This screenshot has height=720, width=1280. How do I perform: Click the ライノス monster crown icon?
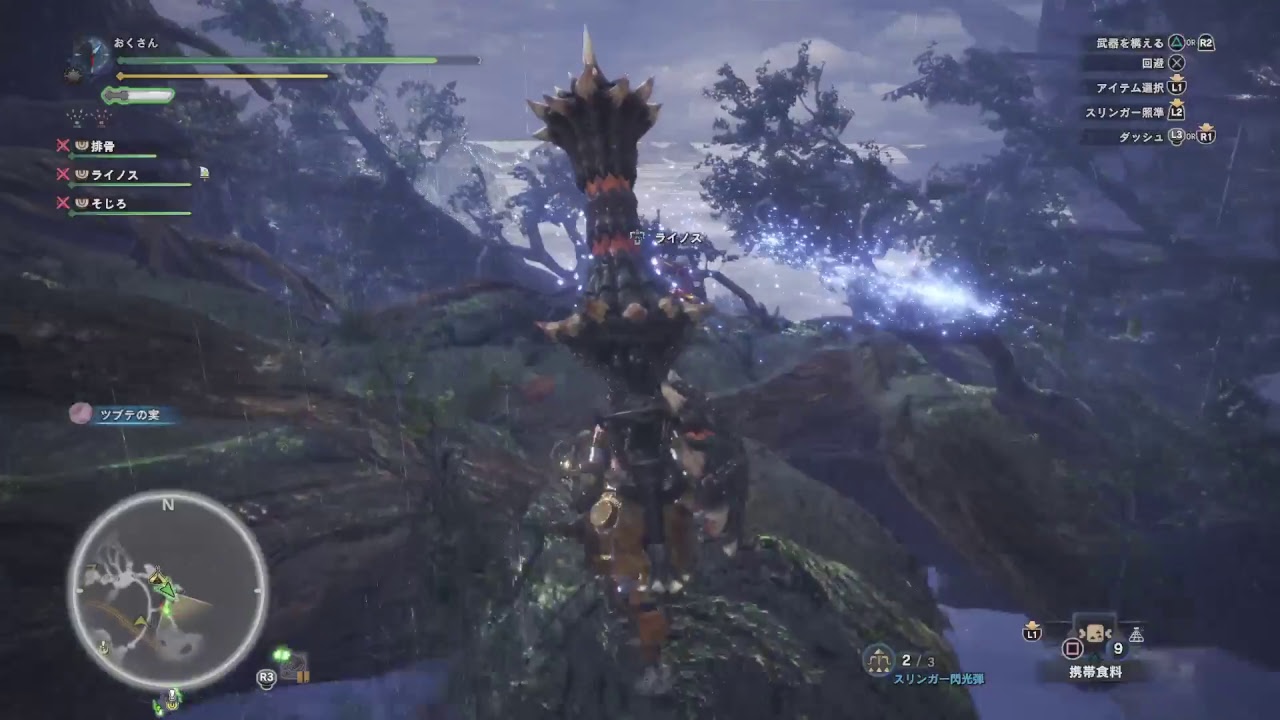pos(81,174)
